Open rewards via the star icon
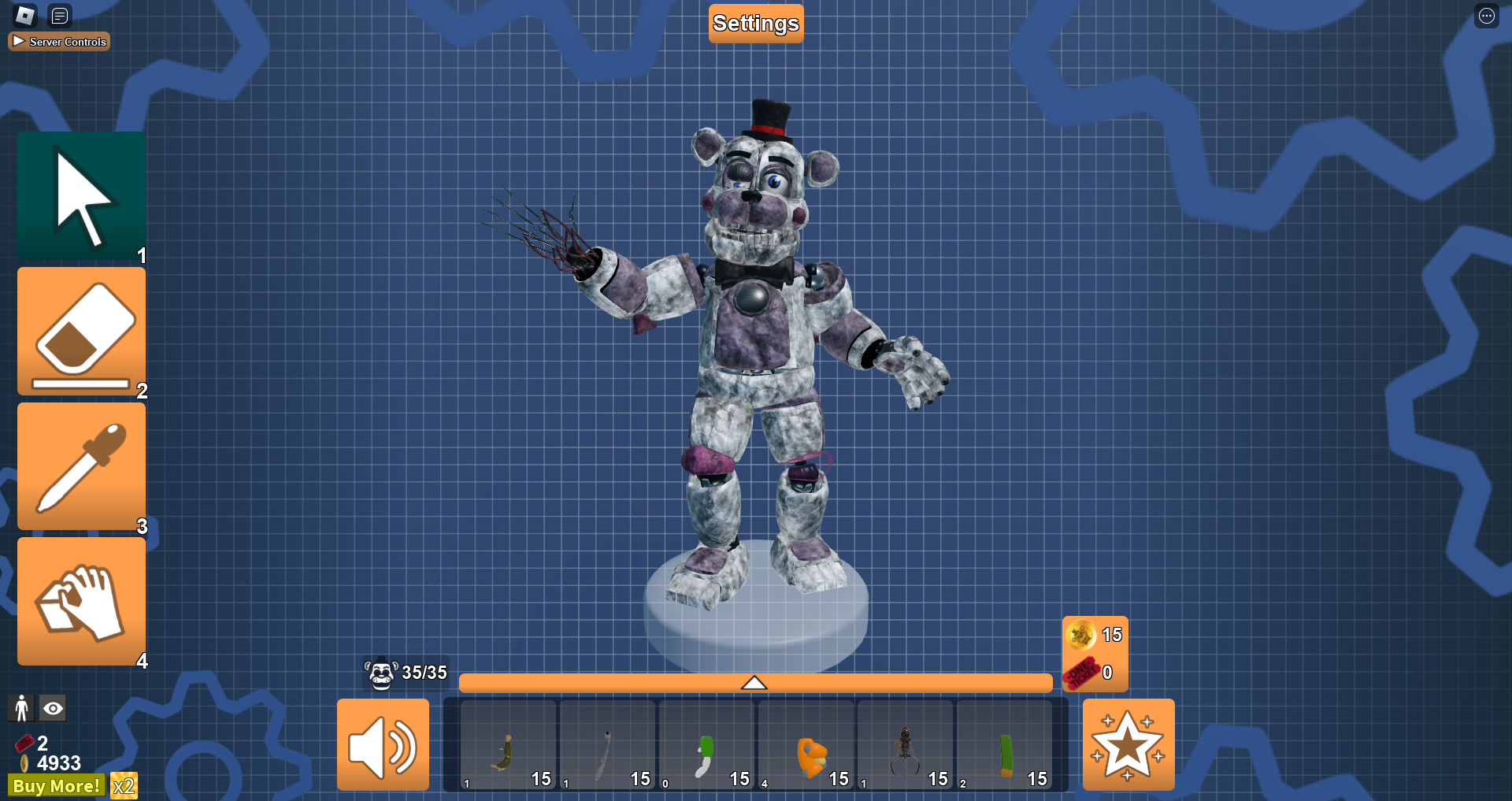Image resolution: width=1512 pixels, height=801 pixels. click(1129, 744)
